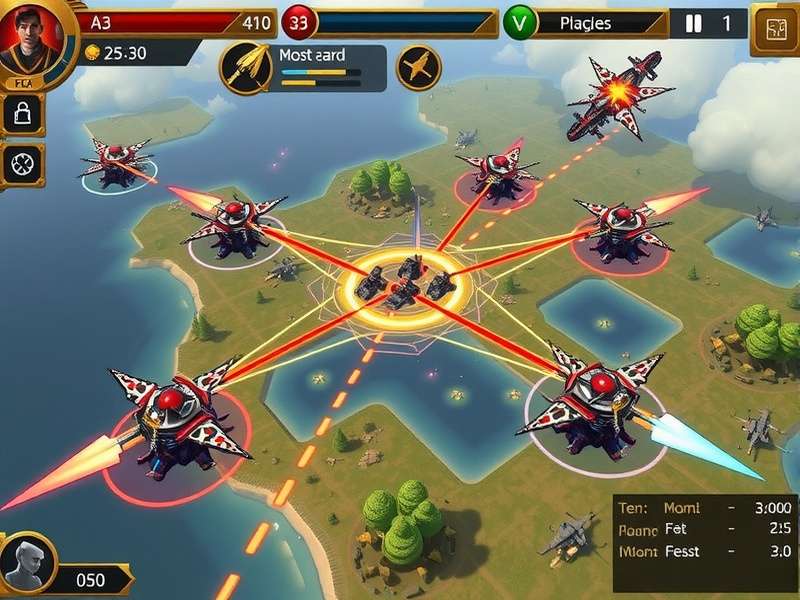
Task: Open the map menu button in the top-right corner
Action: tap(773, 27)
